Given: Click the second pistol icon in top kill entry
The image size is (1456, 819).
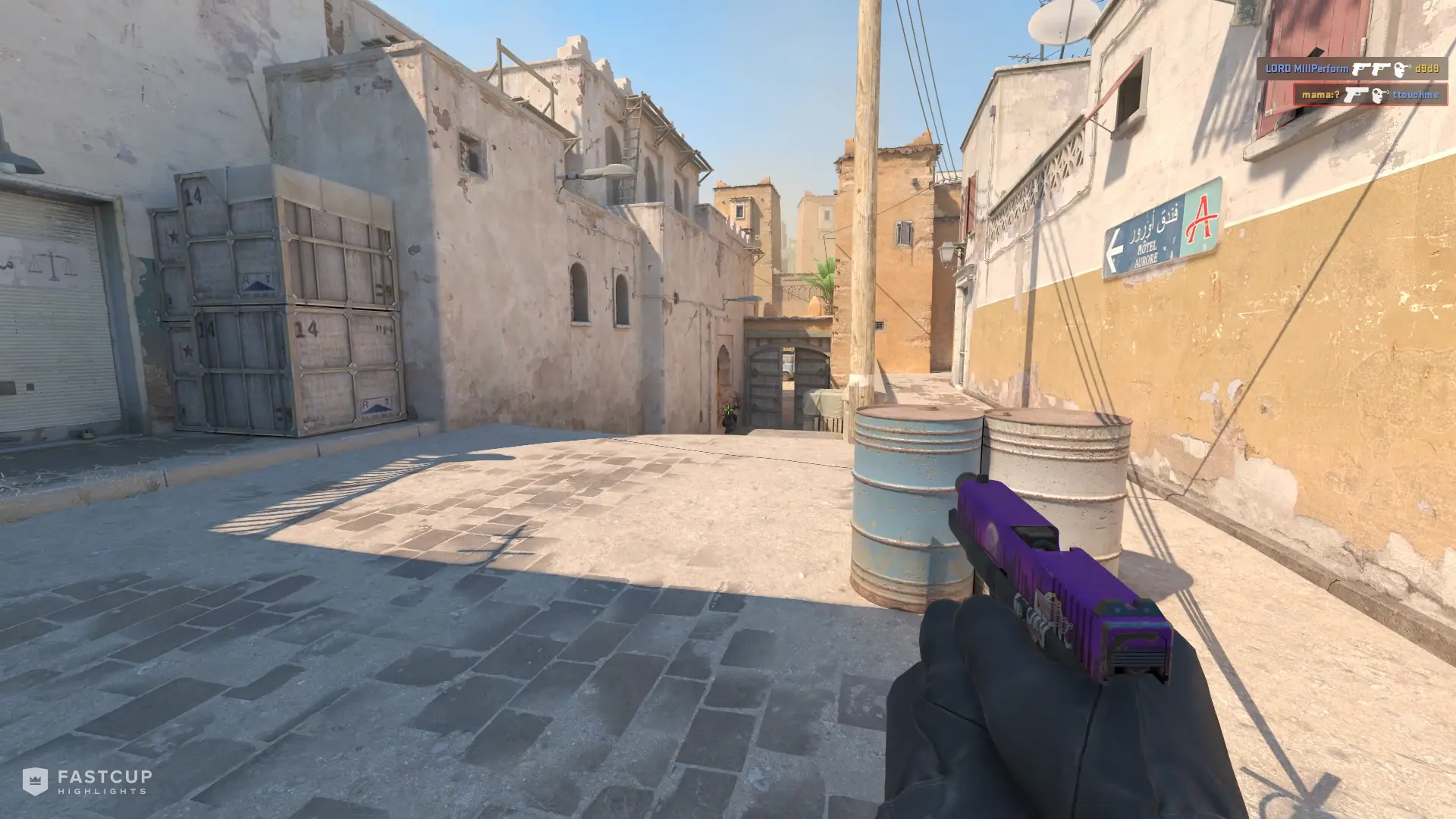Looking at the screenshot, I should click(x=1382, y=68).
